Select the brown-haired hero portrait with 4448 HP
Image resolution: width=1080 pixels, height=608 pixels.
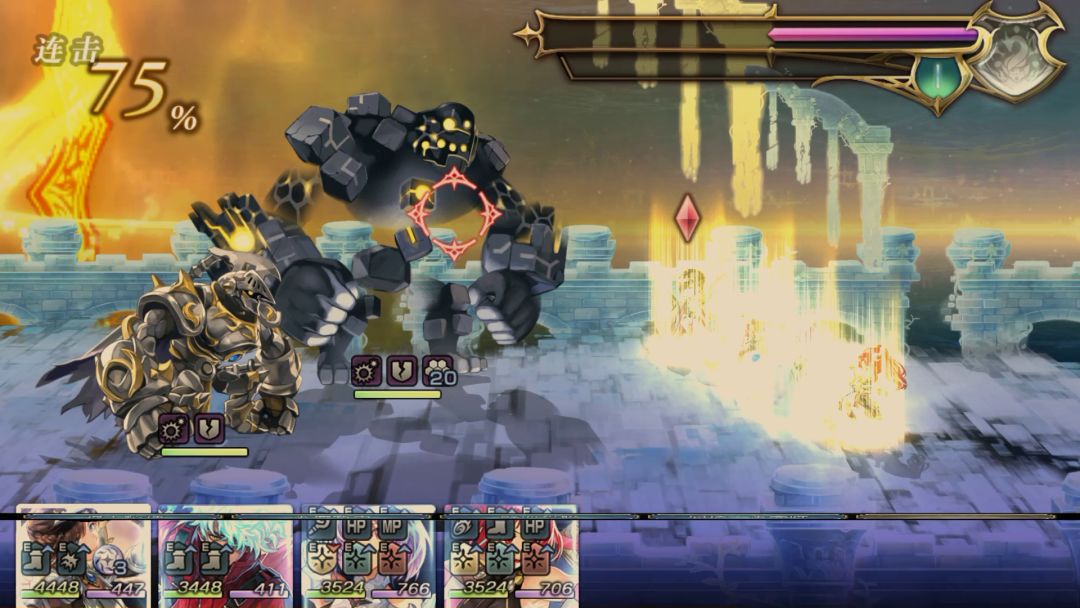pyautogui.click(x=83, y=556)
